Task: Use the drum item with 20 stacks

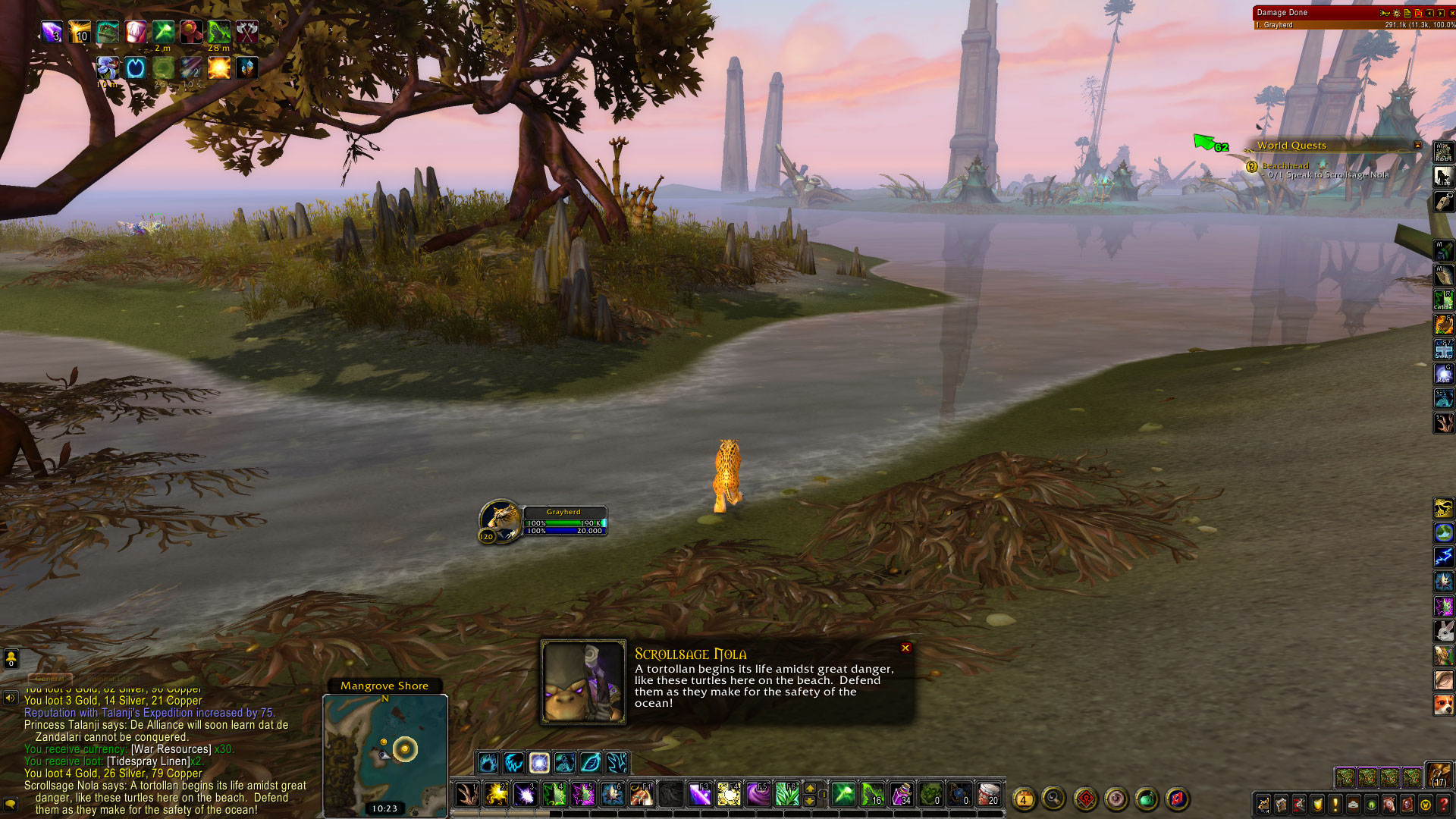Action: [988, 795]
